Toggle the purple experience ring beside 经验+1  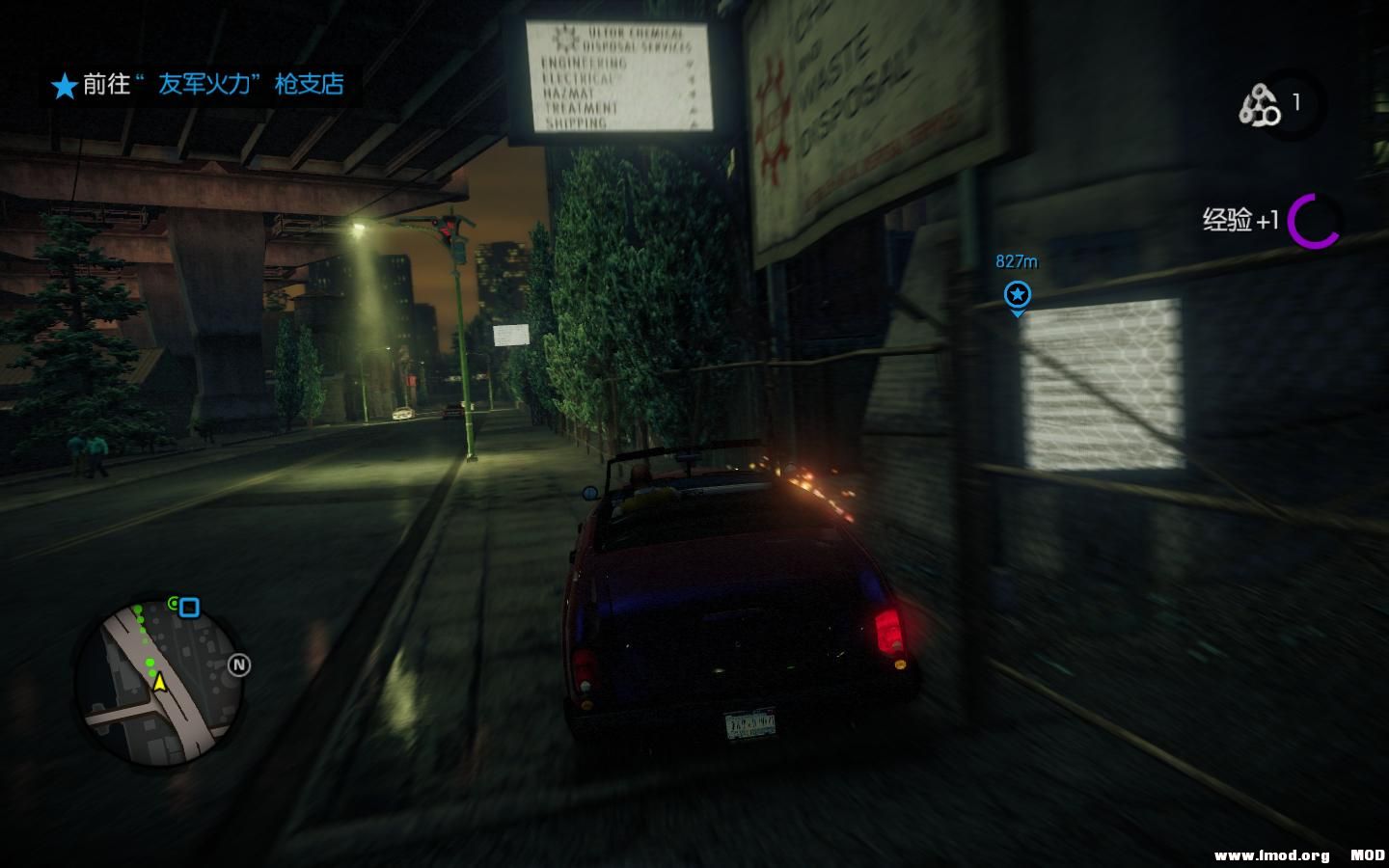(1314, 221)
